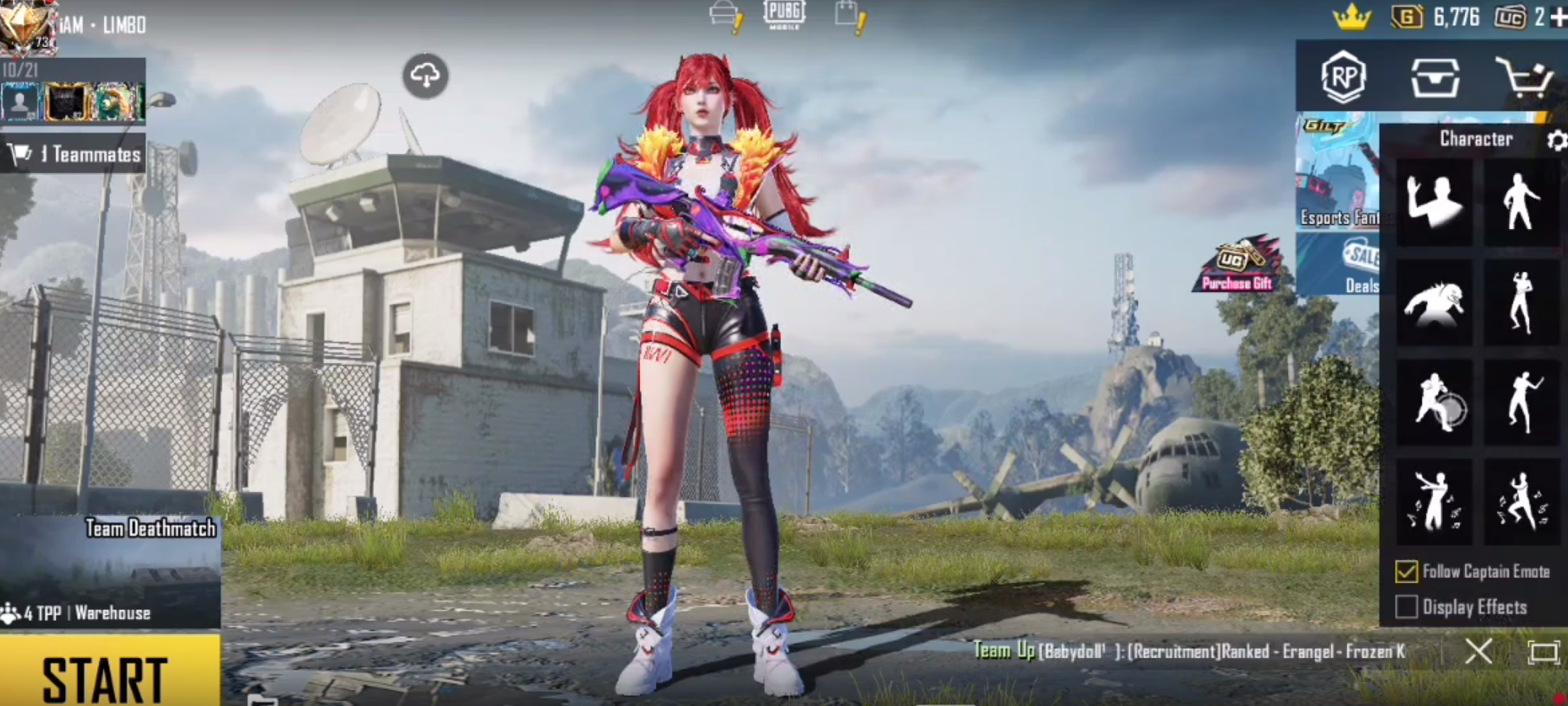Screen dimensions: 1568x706
Task: Open the player profile avatar
Action: [x=26, y=26]
